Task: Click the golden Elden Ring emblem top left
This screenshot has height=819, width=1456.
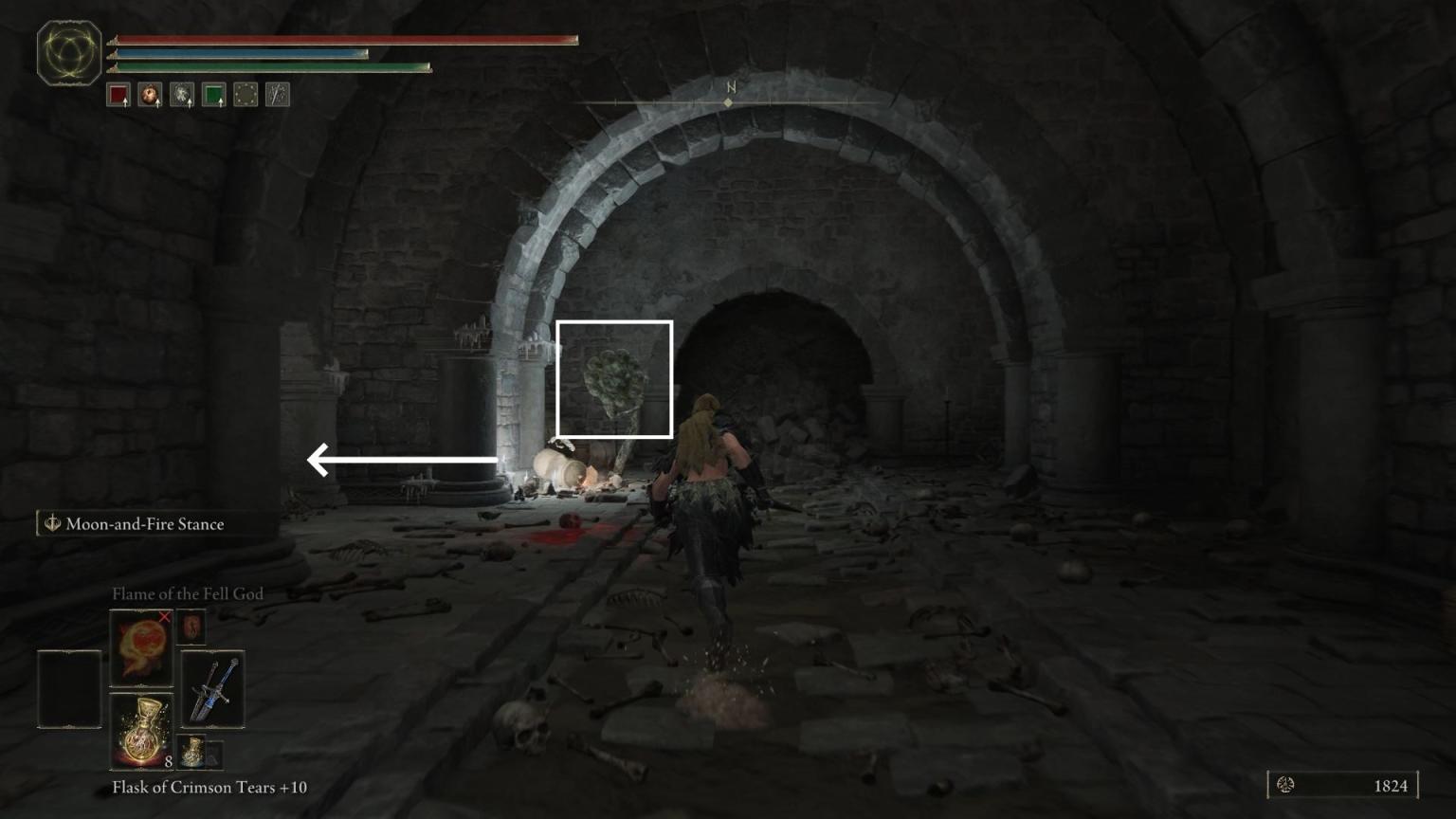Action: pyautogui.click(x=68, y=52)
